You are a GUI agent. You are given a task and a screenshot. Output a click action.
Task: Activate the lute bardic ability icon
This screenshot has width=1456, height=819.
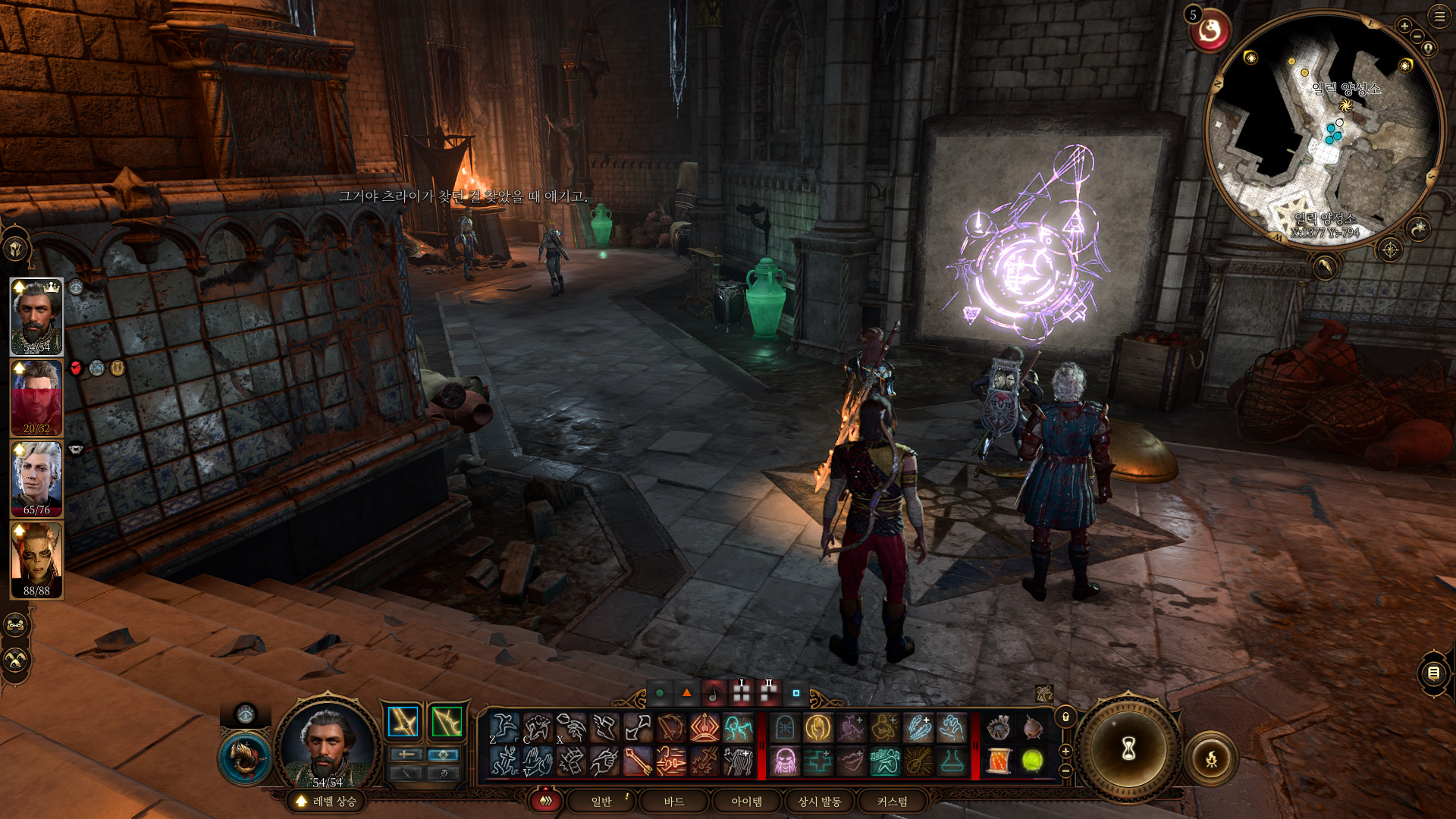(918, 761)
